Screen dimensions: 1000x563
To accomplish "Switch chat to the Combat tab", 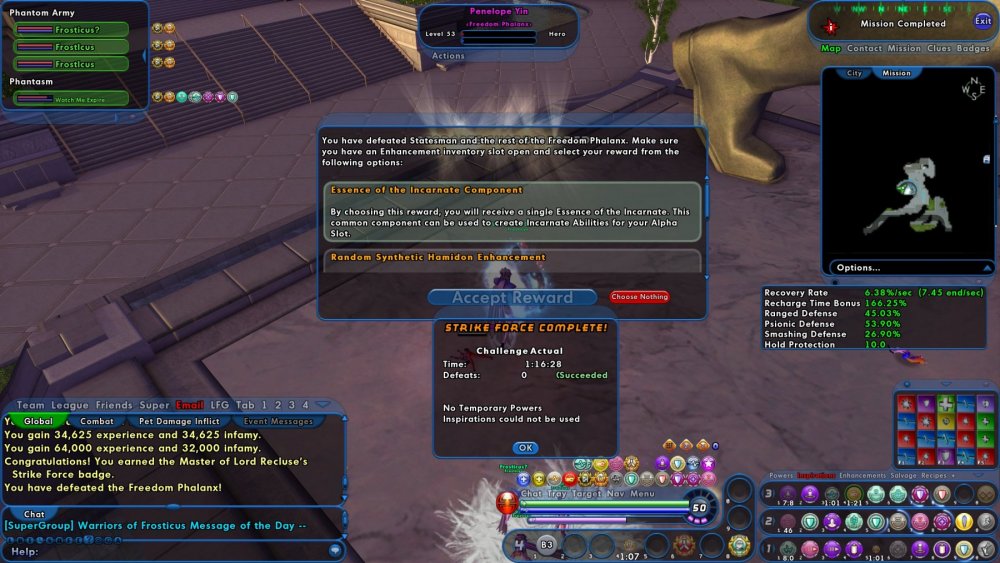I will click(x=97, y=422).
